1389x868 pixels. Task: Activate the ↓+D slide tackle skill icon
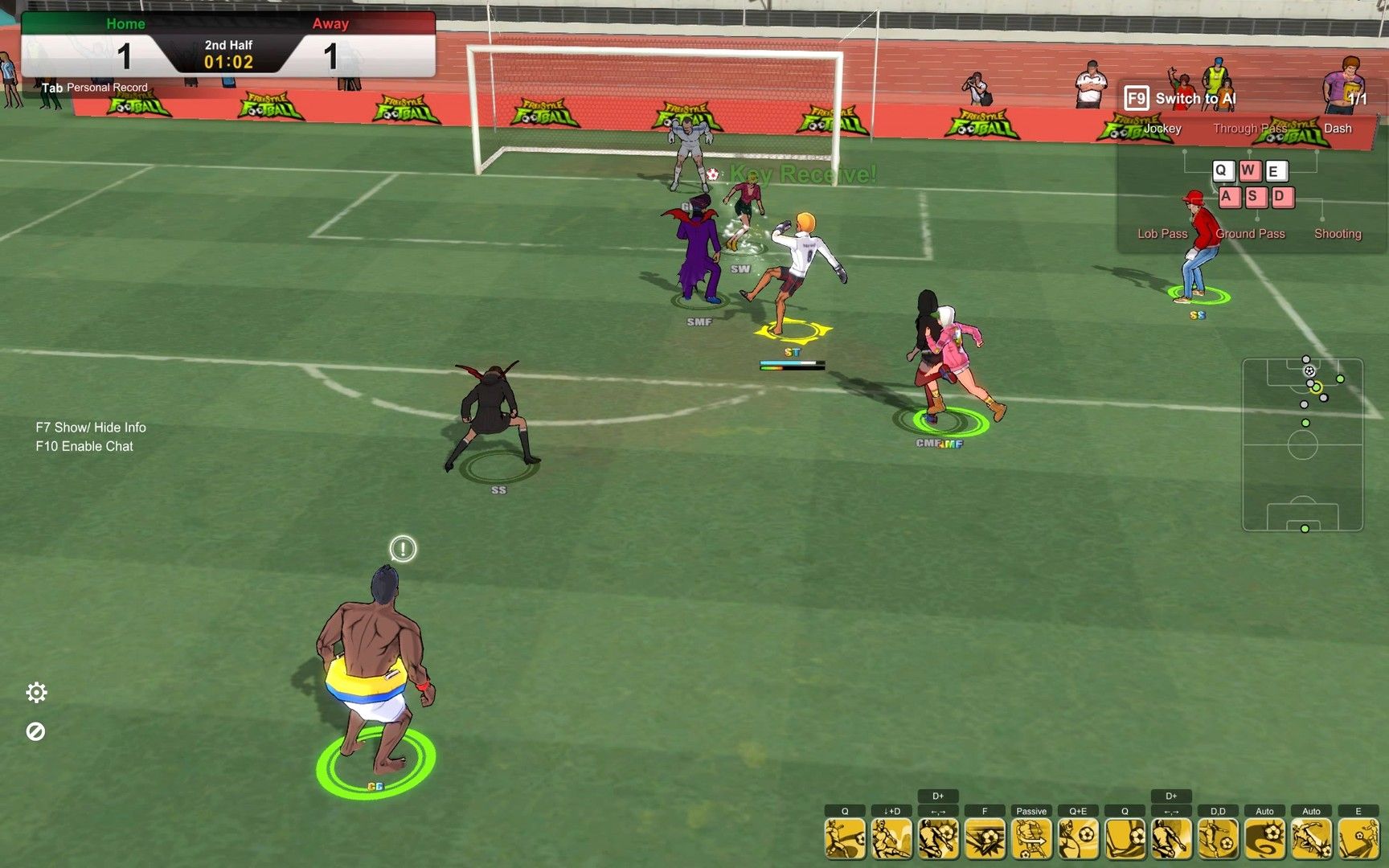click(x=892, y=838)
